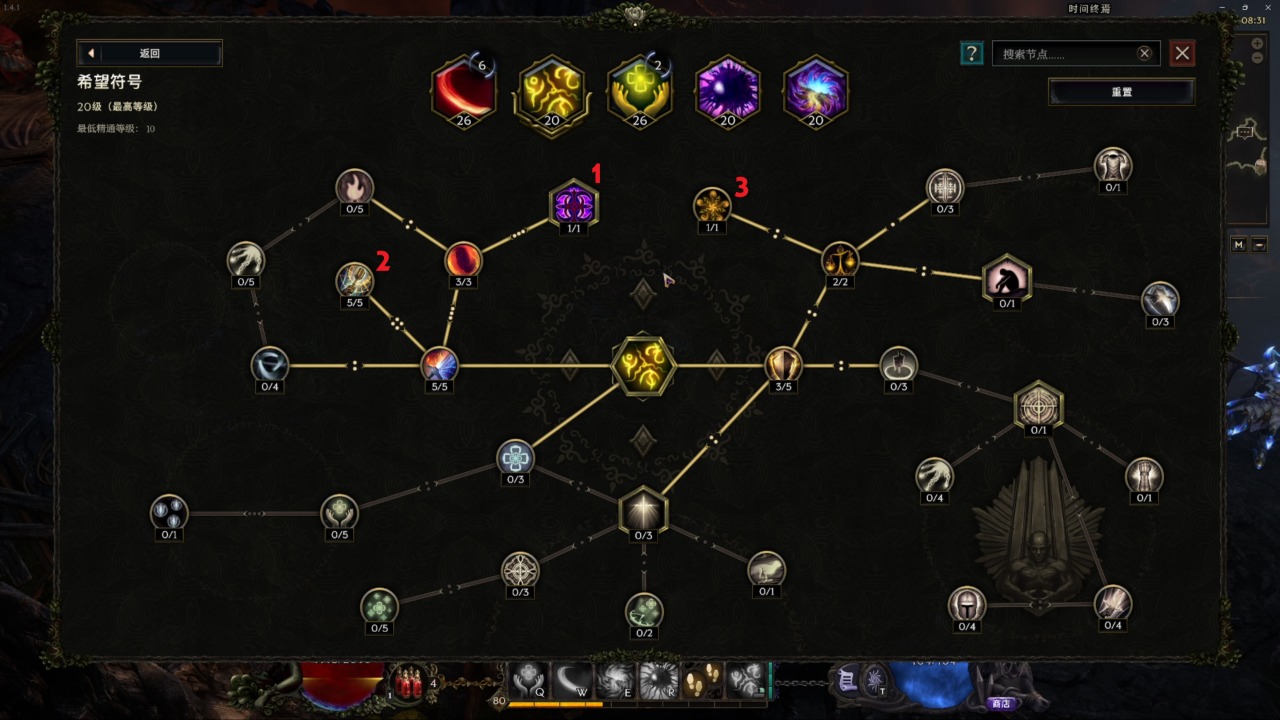The width and height of the screenshot is (1280, 720).
Task: Select the green cross hands skill tab
Action: click(x=639, y=91)
